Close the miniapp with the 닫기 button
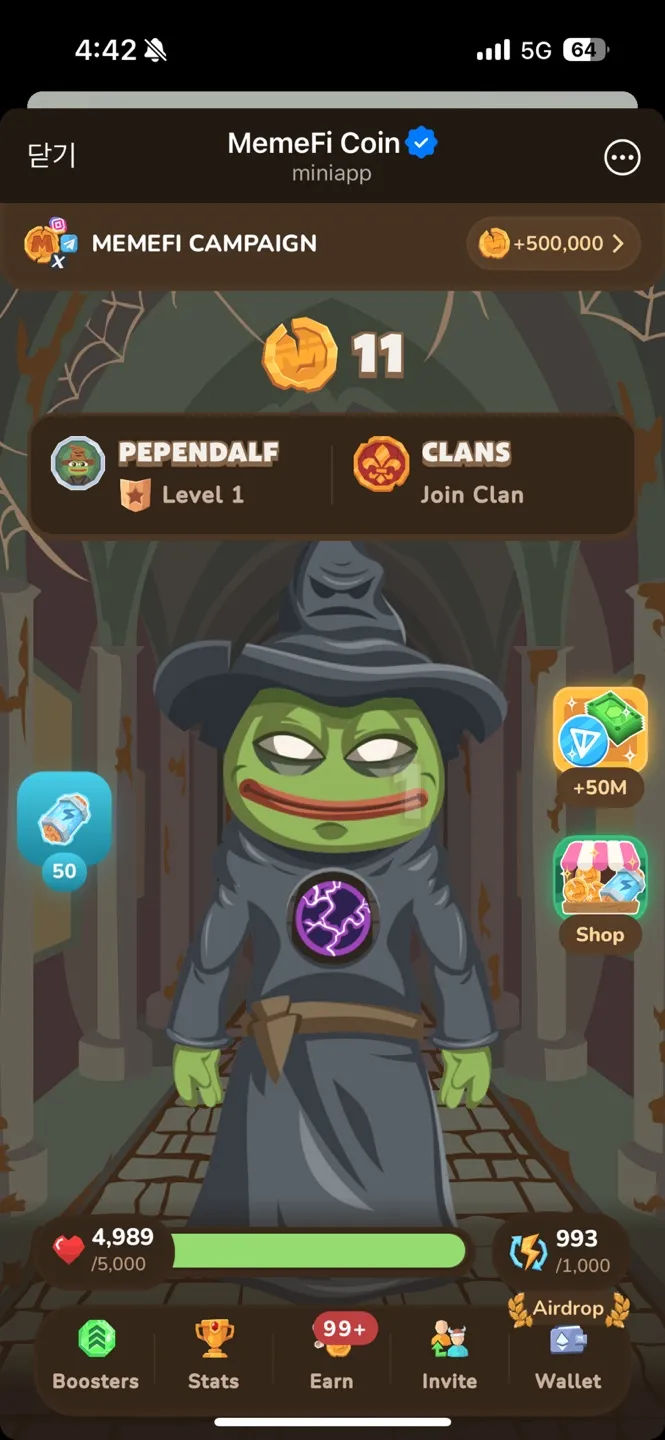This screenshot has width=665, height=1440. 51,156
